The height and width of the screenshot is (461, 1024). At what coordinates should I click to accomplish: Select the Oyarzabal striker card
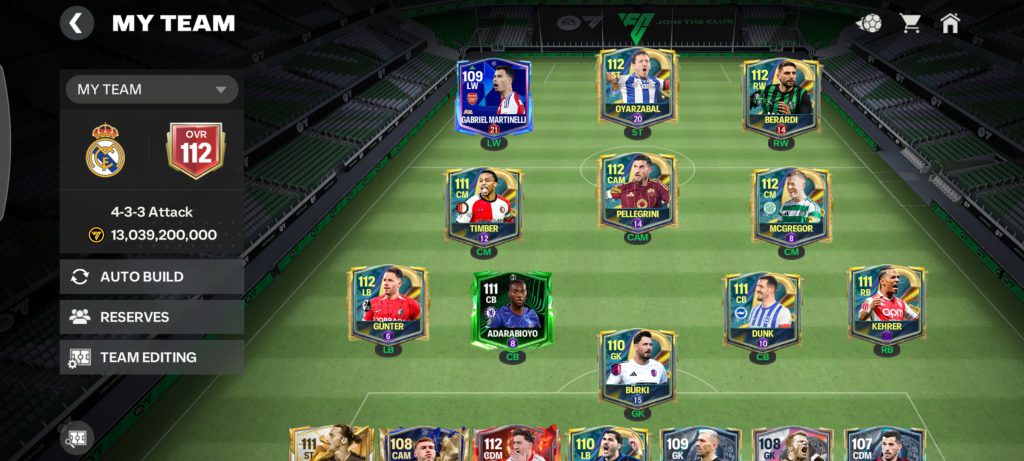point(637,90)
